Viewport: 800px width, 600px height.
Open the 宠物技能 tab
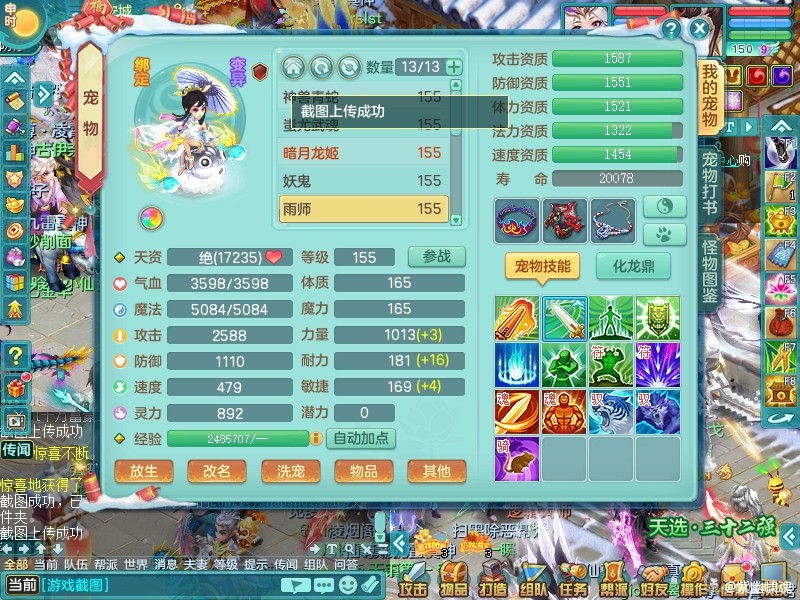pyautogui.click(x=543, y=265)
